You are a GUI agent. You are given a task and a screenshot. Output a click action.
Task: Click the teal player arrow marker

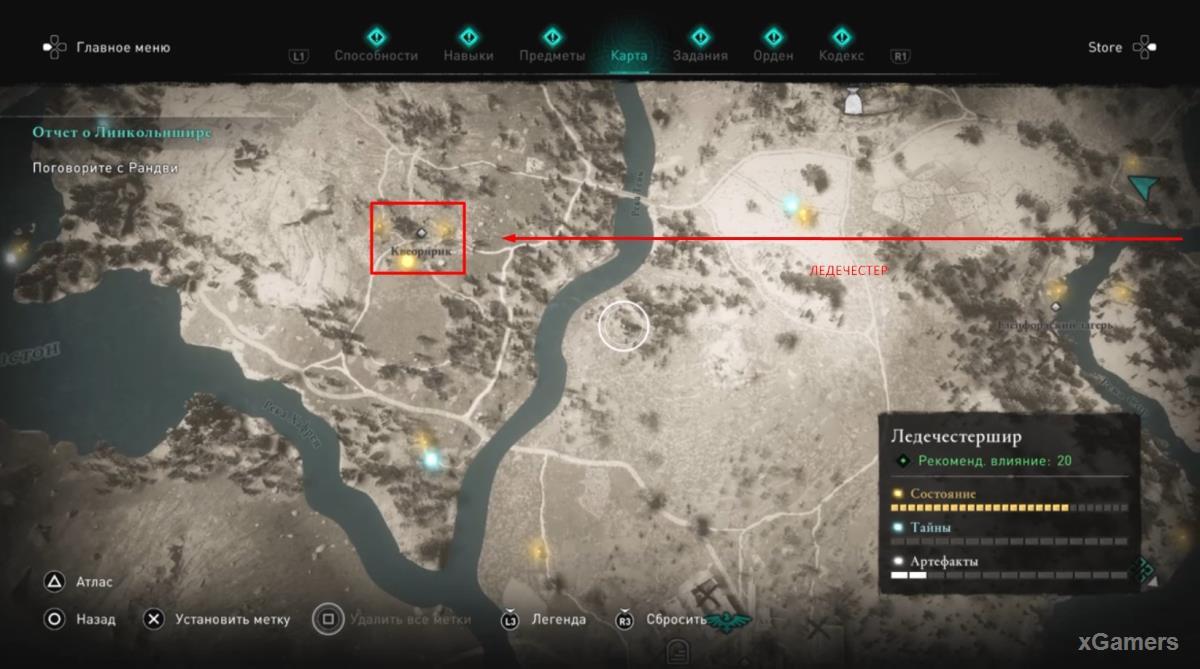click(x=1144, y=186)
